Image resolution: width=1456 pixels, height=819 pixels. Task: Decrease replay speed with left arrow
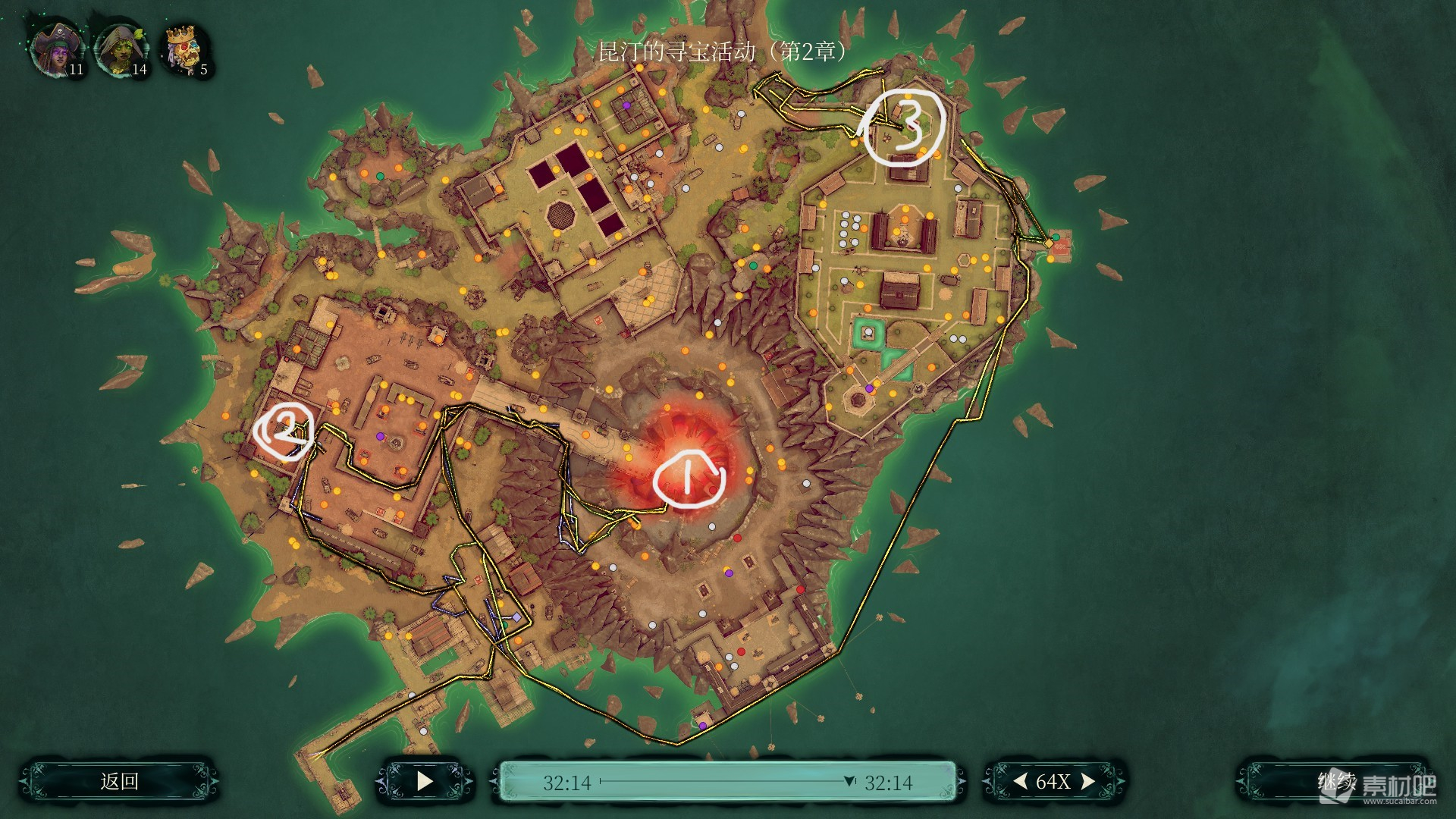tap(1021, 781)
